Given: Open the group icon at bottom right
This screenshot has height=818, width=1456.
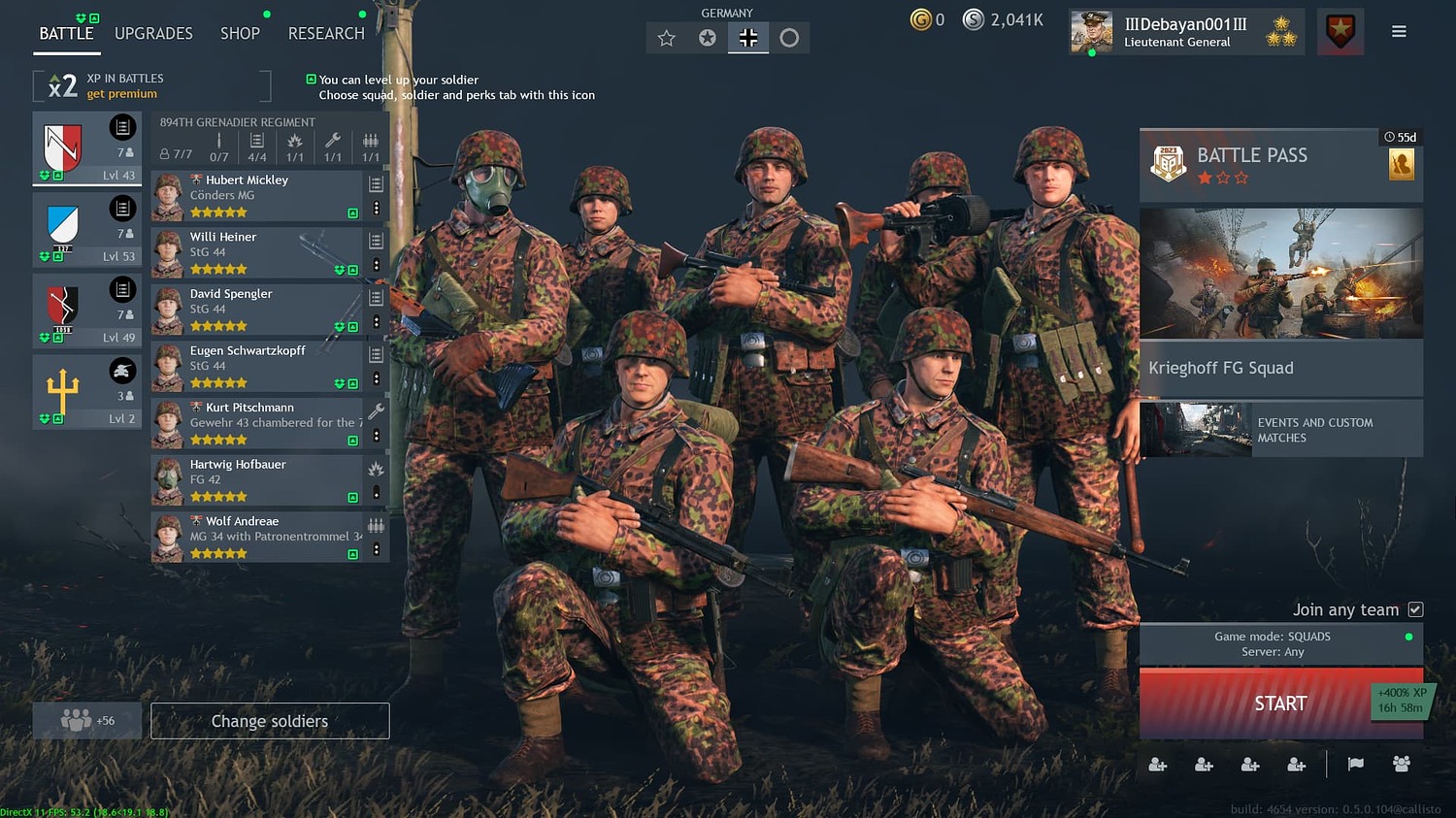Looking at the screenshot, I should [1402, 764].
